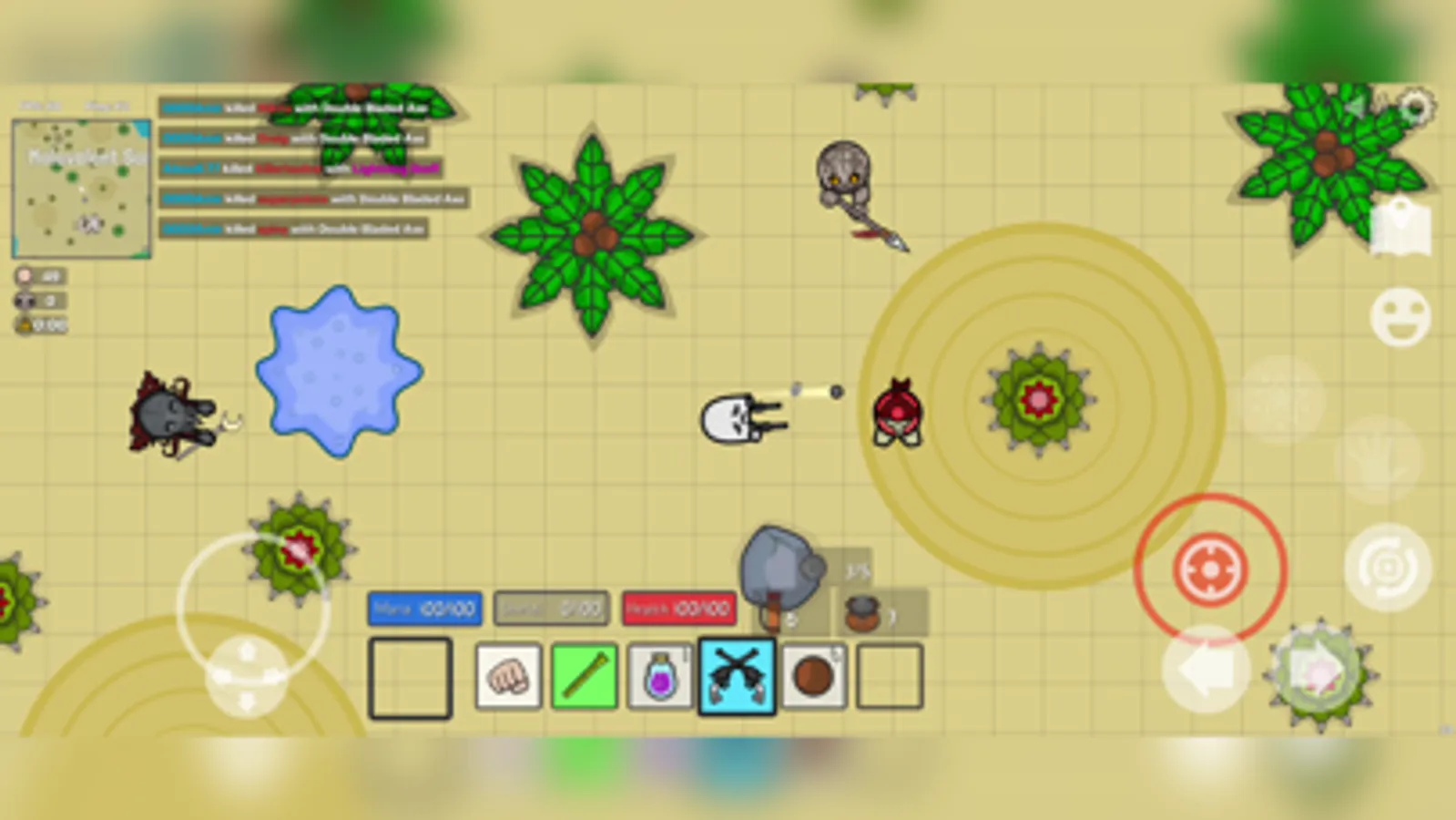This screenshot has height=820, width=1456.
Task: Select the dual pistols weapon
Action: pos(737,674)
